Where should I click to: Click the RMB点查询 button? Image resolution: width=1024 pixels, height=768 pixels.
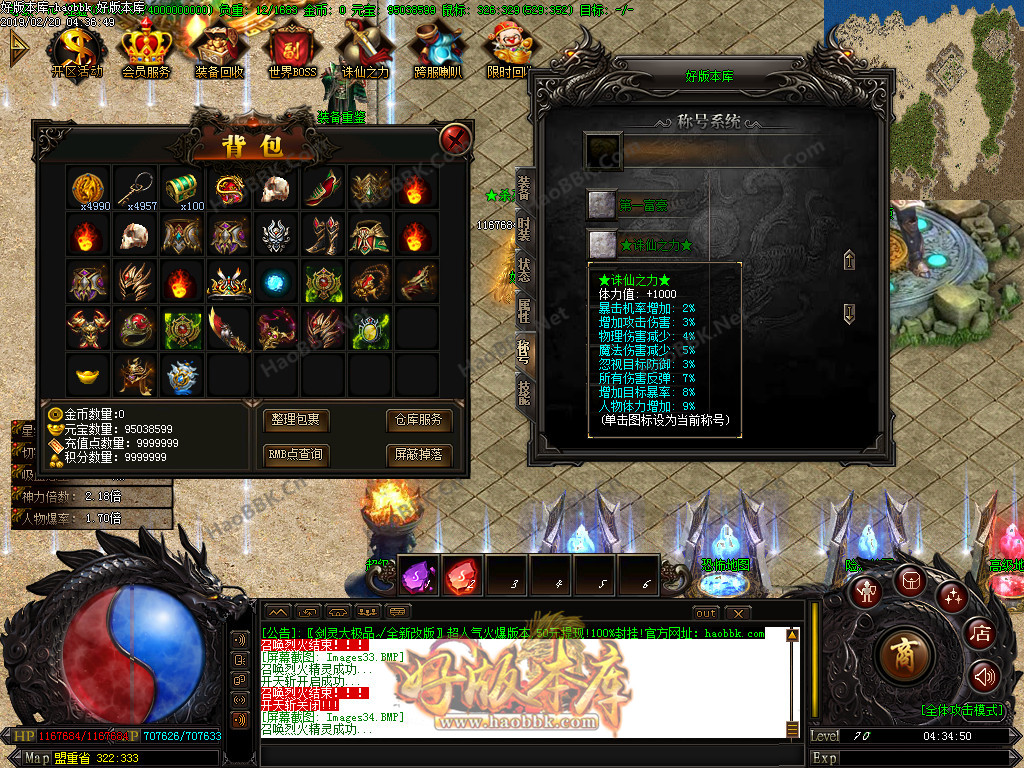click(296, 455)
